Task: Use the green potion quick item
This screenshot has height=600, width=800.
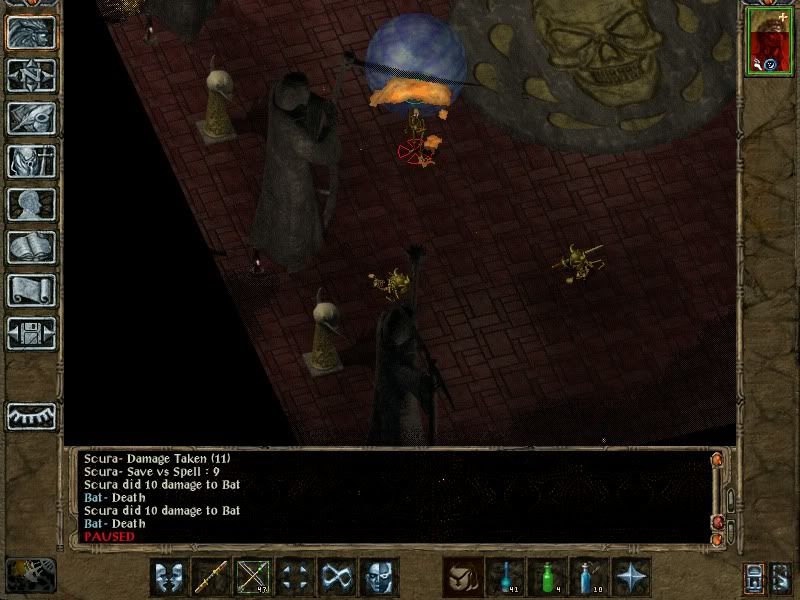Action: 547,577
